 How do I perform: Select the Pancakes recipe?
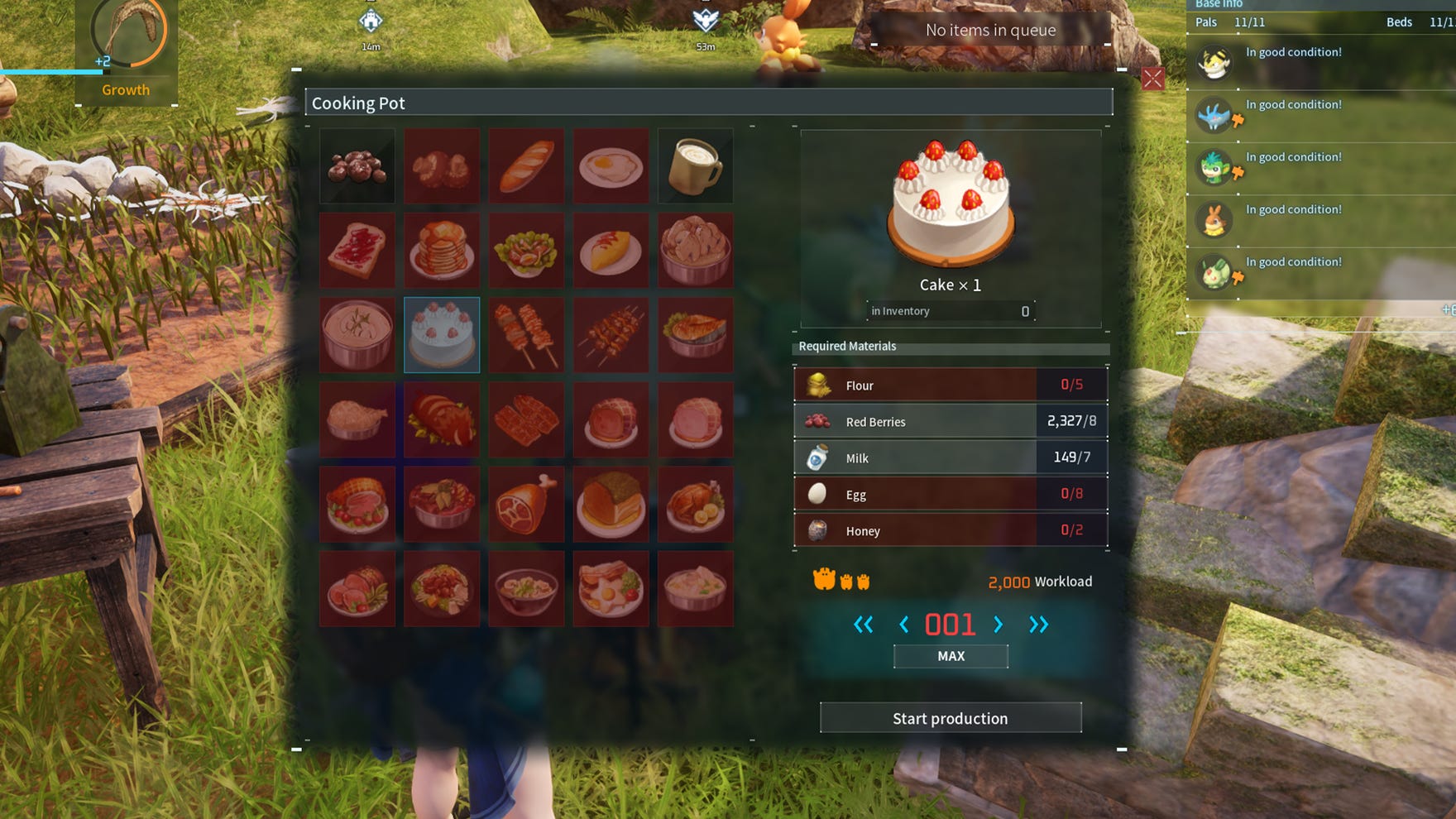(x=442, y=250)
